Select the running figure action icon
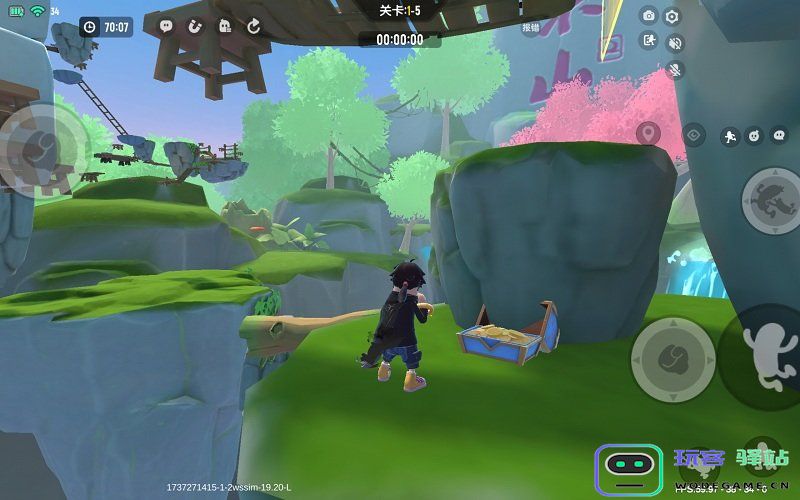This screenshot has height=500, width=800. (x=730, y=135)
